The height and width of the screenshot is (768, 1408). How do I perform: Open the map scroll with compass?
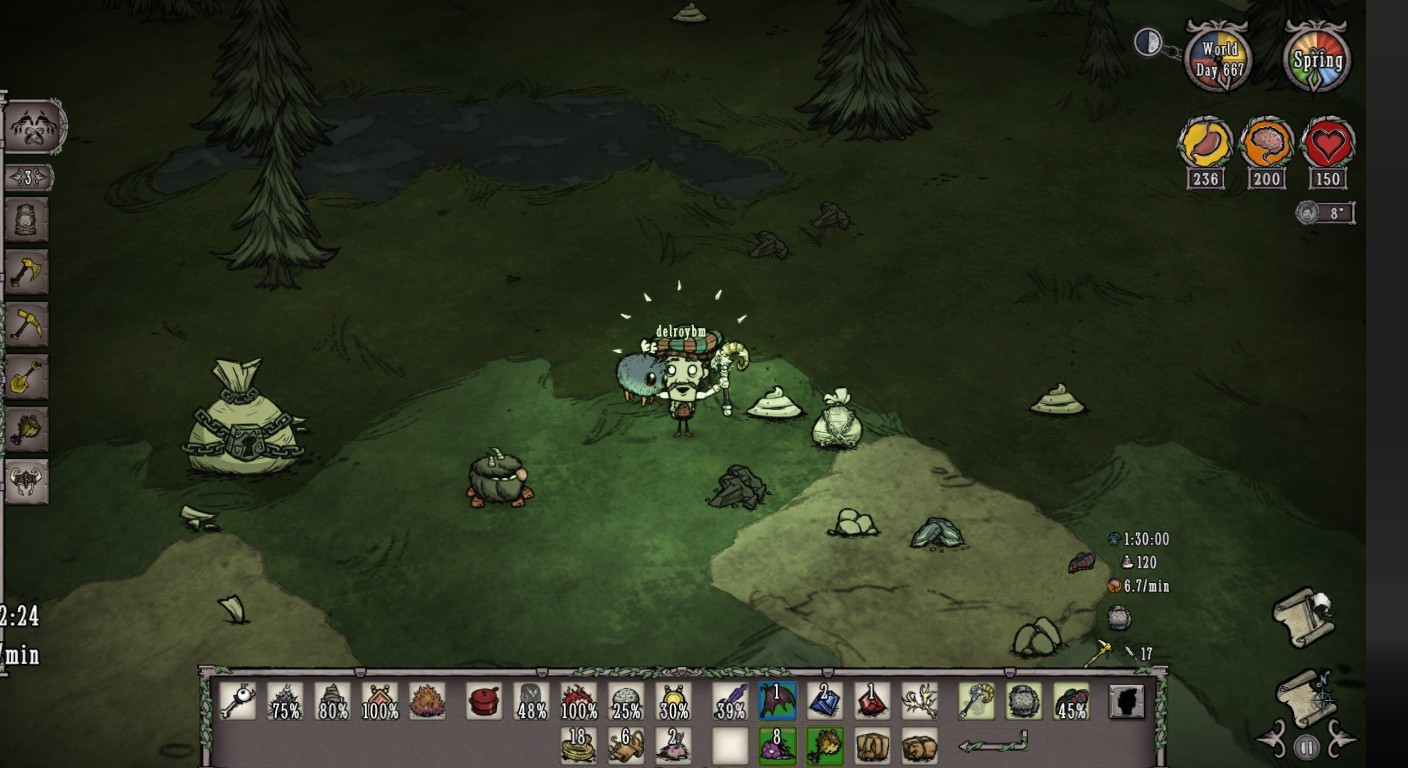[1304, 698]
